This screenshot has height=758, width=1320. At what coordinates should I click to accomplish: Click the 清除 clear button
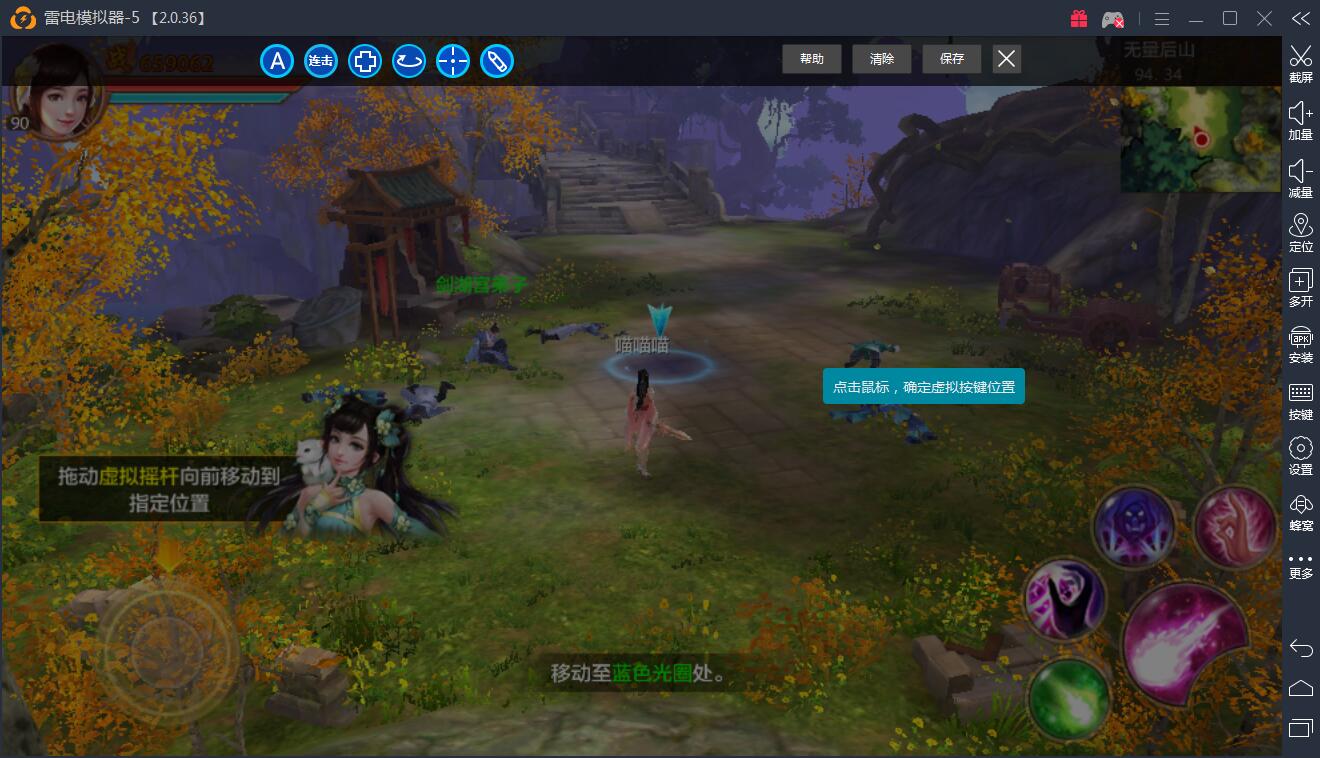(881, 59)
